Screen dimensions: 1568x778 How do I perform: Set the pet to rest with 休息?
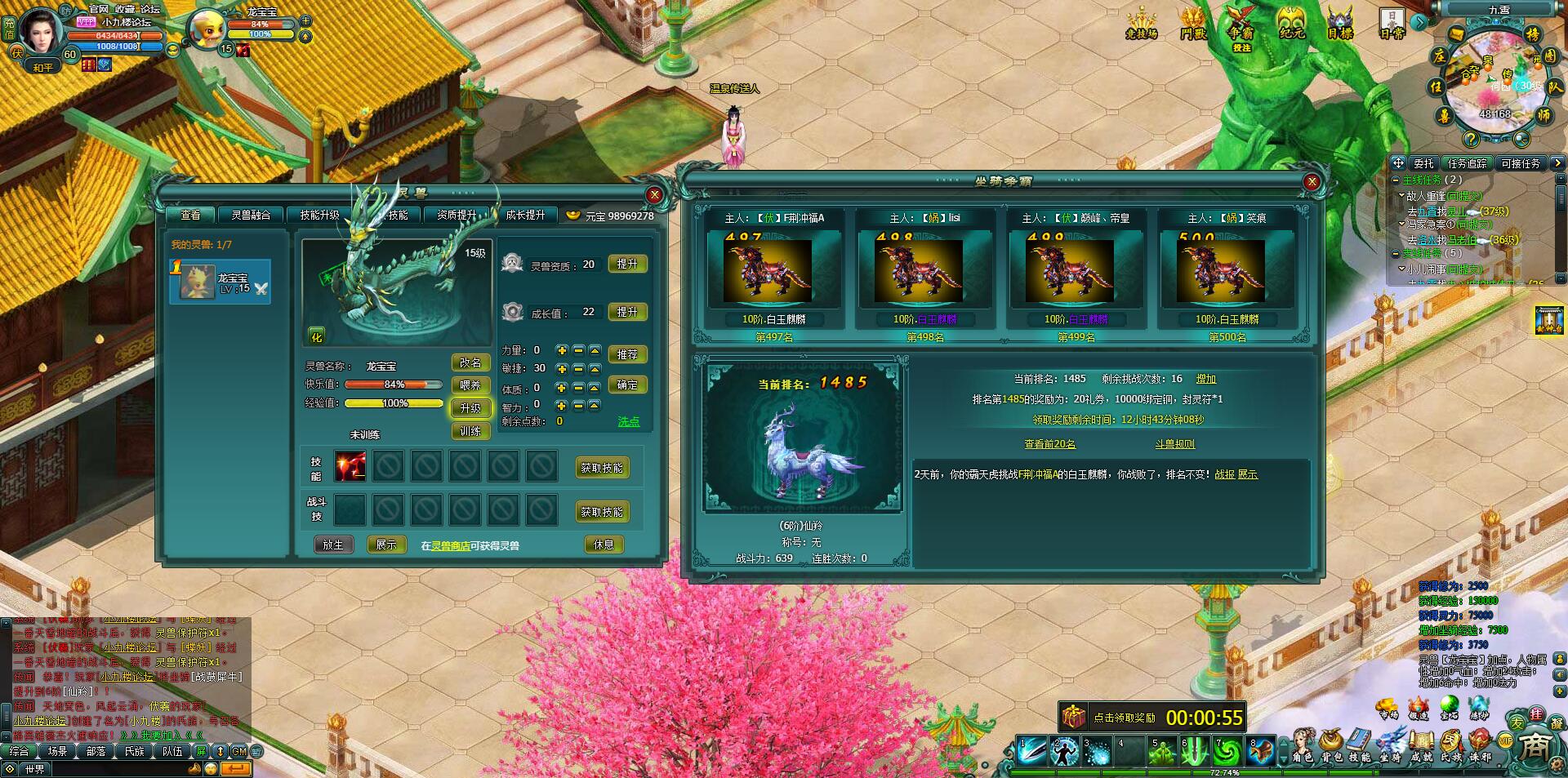[x=604, y=545]
